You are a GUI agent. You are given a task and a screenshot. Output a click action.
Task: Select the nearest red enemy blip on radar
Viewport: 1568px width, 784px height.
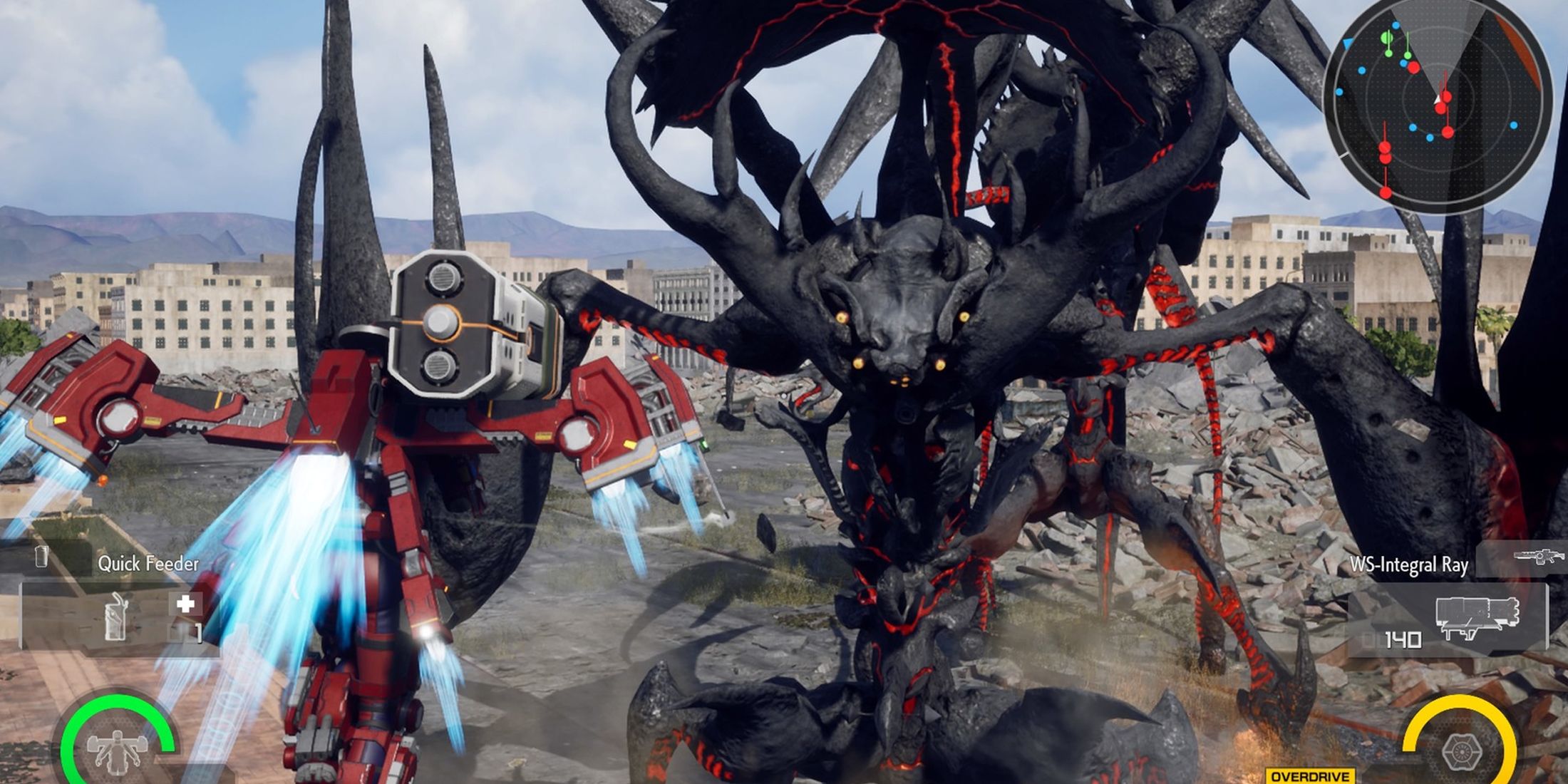tap(1445, 96)
